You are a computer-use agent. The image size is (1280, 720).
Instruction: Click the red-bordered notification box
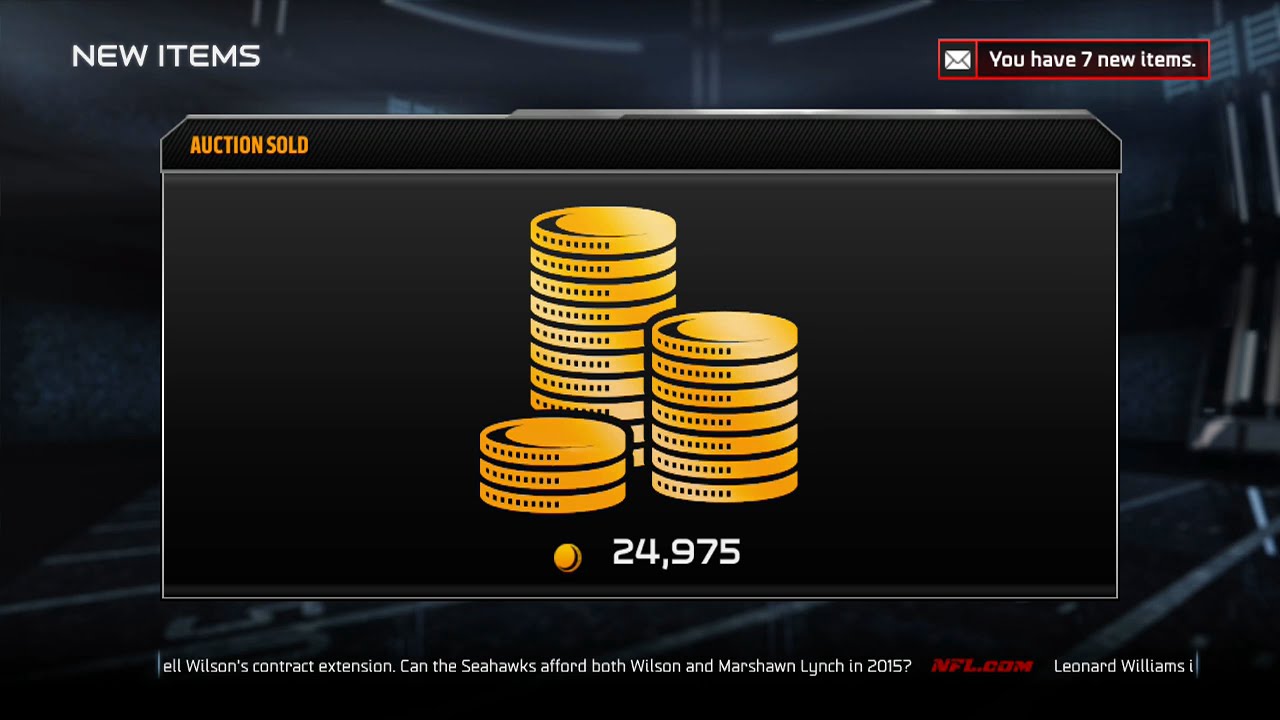(x=1073, y=59)
